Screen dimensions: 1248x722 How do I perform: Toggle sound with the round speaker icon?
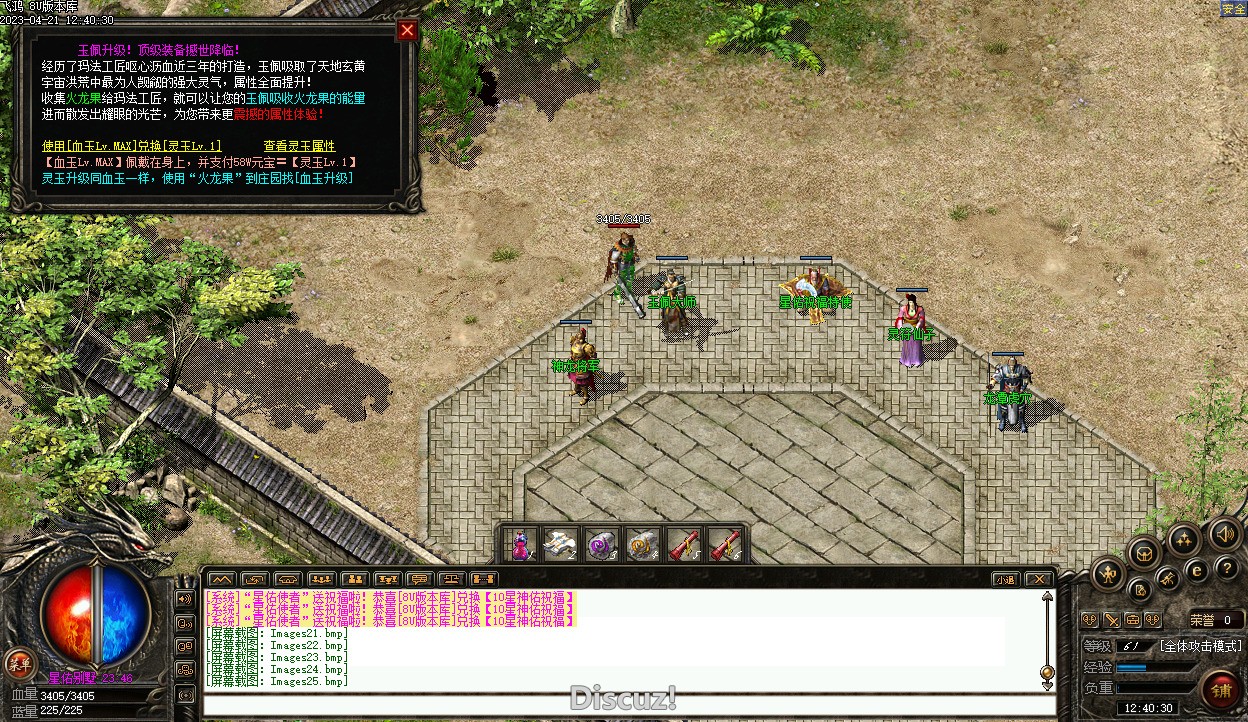[1226, 534]
